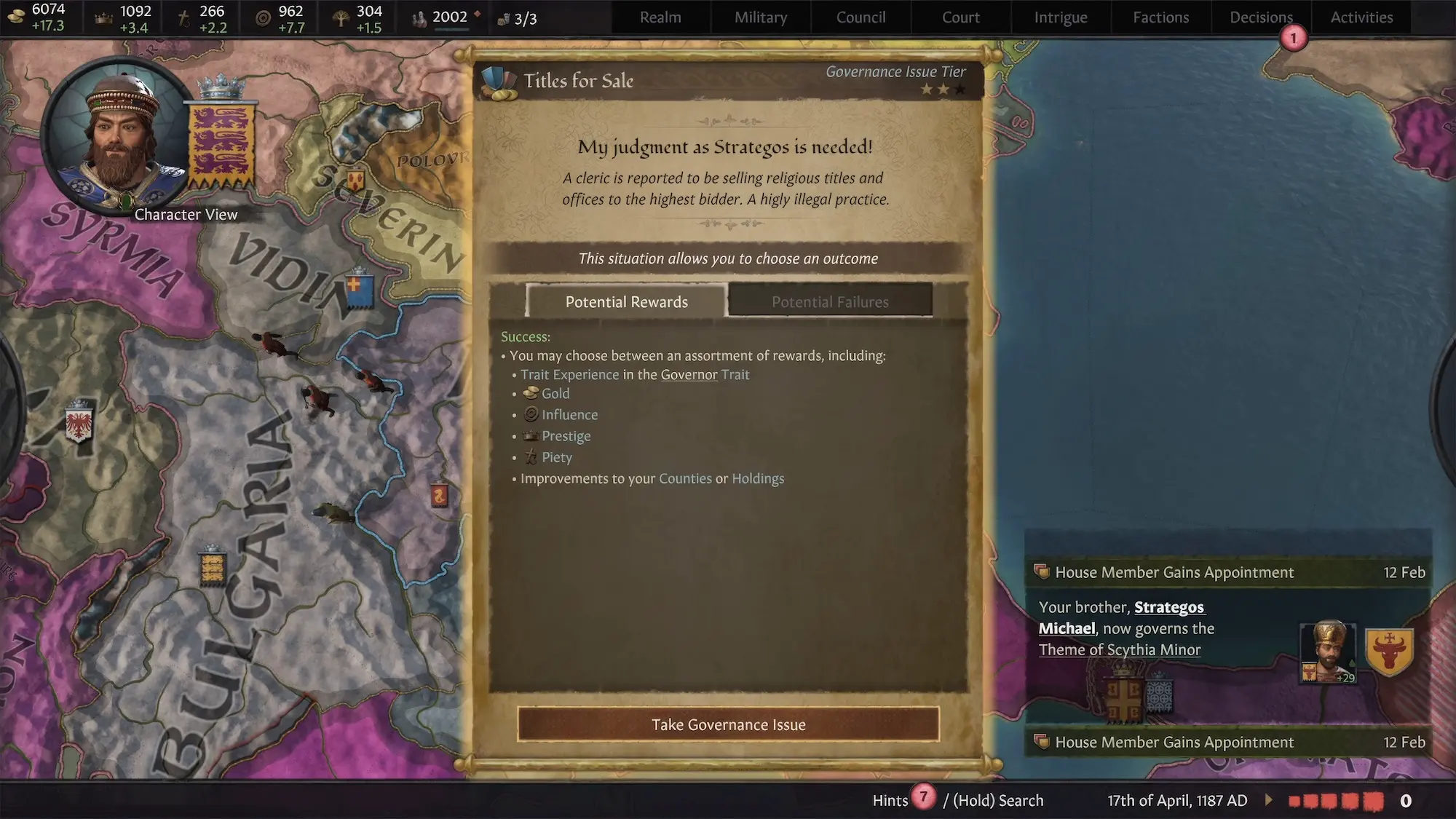Screen dimensions: 1456x819
Task: Switch to the Potential Failures tab
Action: 830,301
